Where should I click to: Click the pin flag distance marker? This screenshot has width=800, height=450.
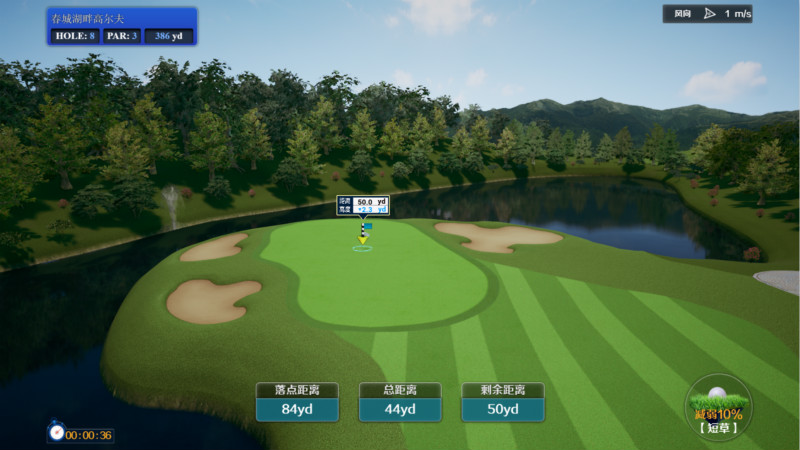coord(363,207)
